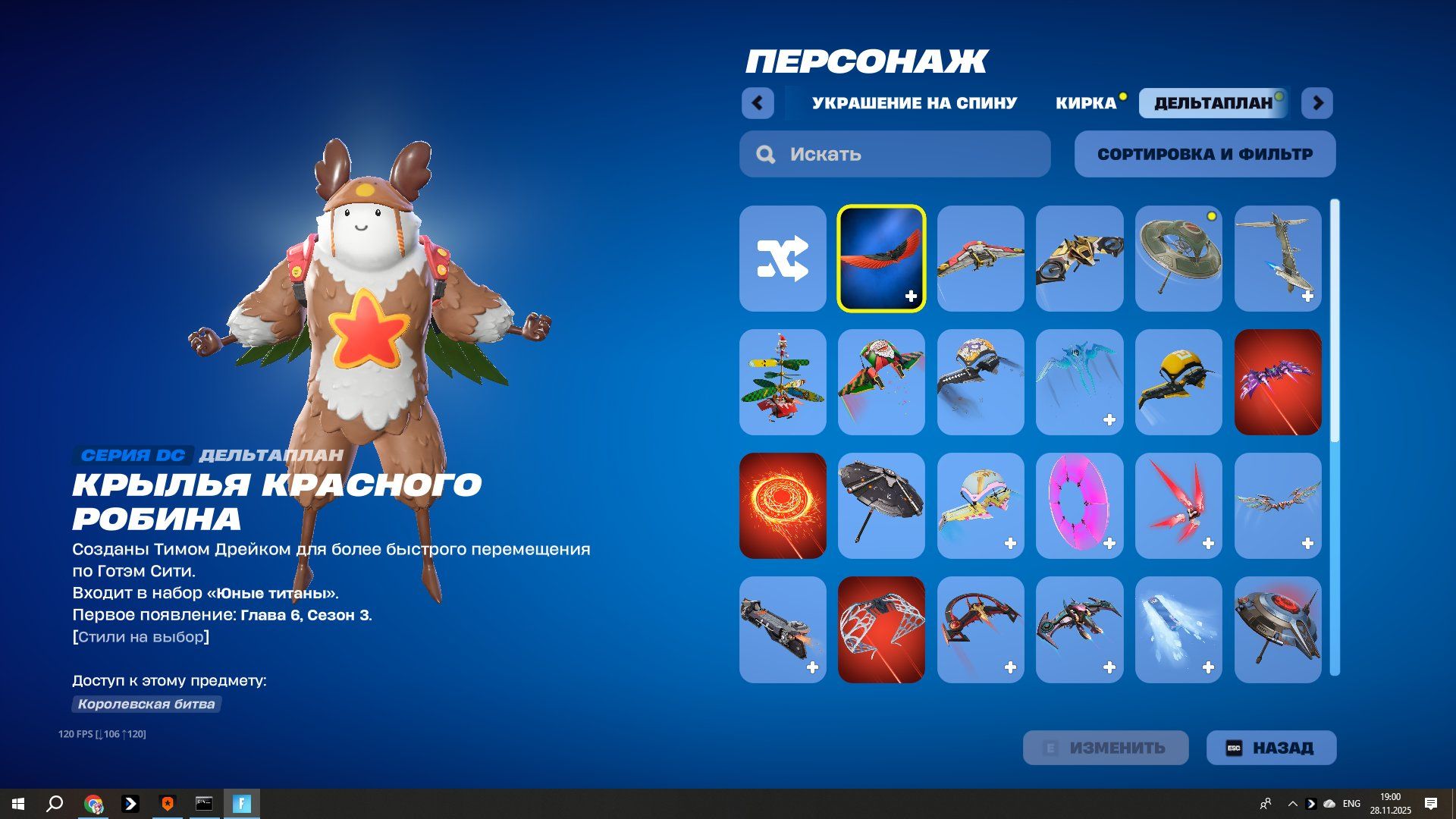Open the Windows Start menu
The image size is (1456, 819).
point(18,804)
